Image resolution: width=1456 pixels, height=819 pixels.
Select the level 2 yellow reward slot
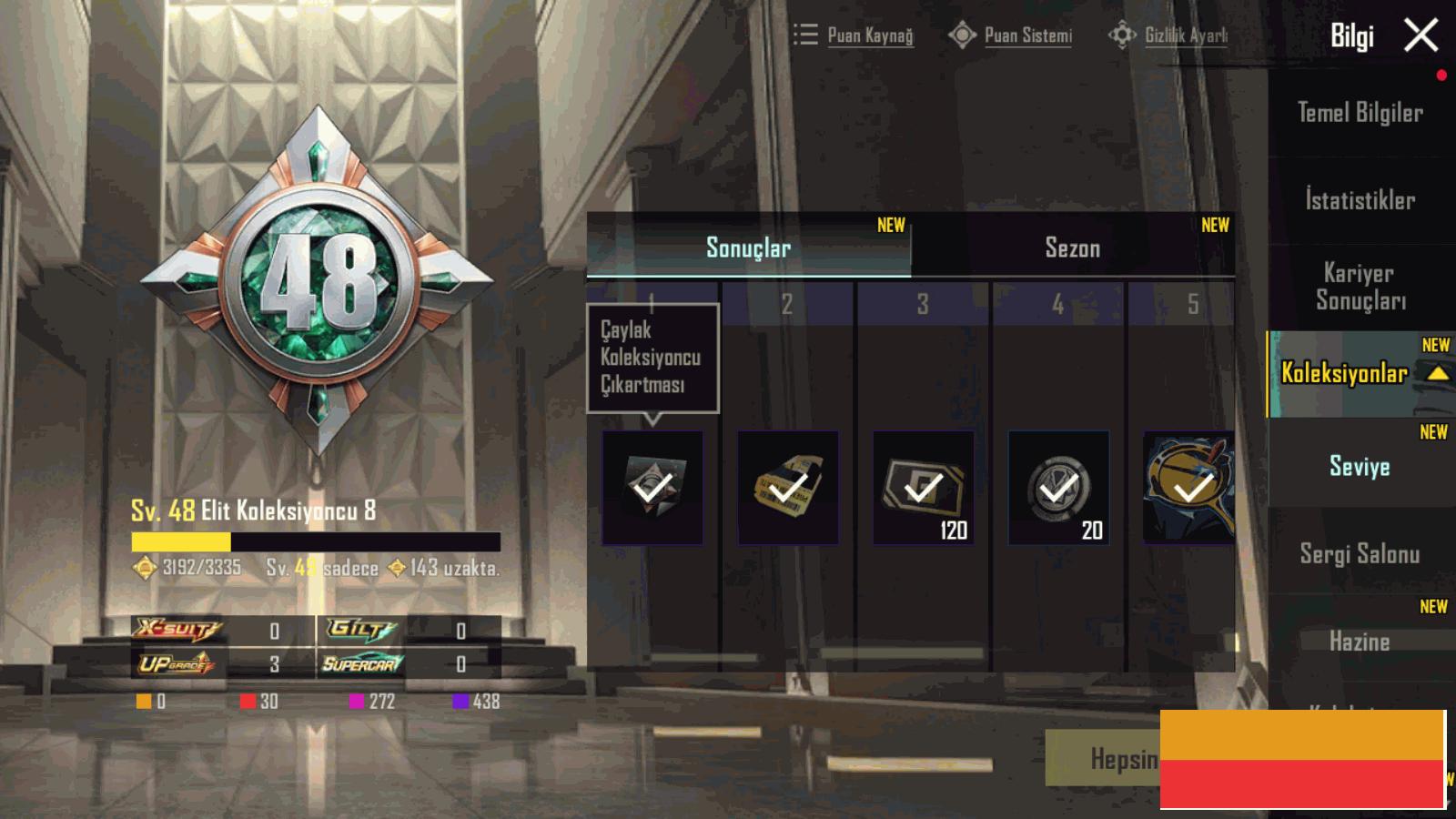click(788, 488)
